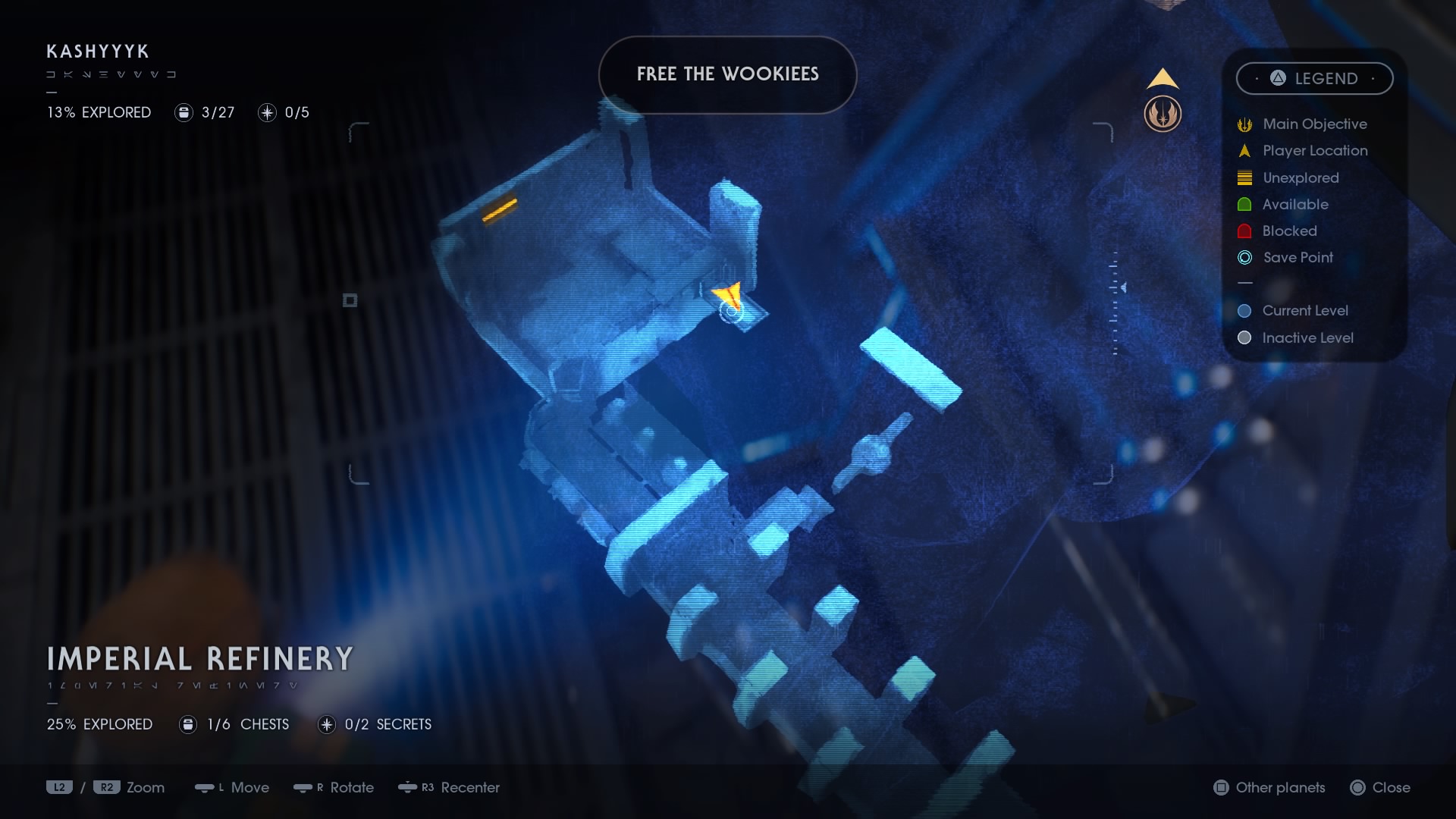The width and height of the screenshot is (1456, 819).
Task: Click the IMPERIAL REFINERY location title
Action: click(199, 657)
